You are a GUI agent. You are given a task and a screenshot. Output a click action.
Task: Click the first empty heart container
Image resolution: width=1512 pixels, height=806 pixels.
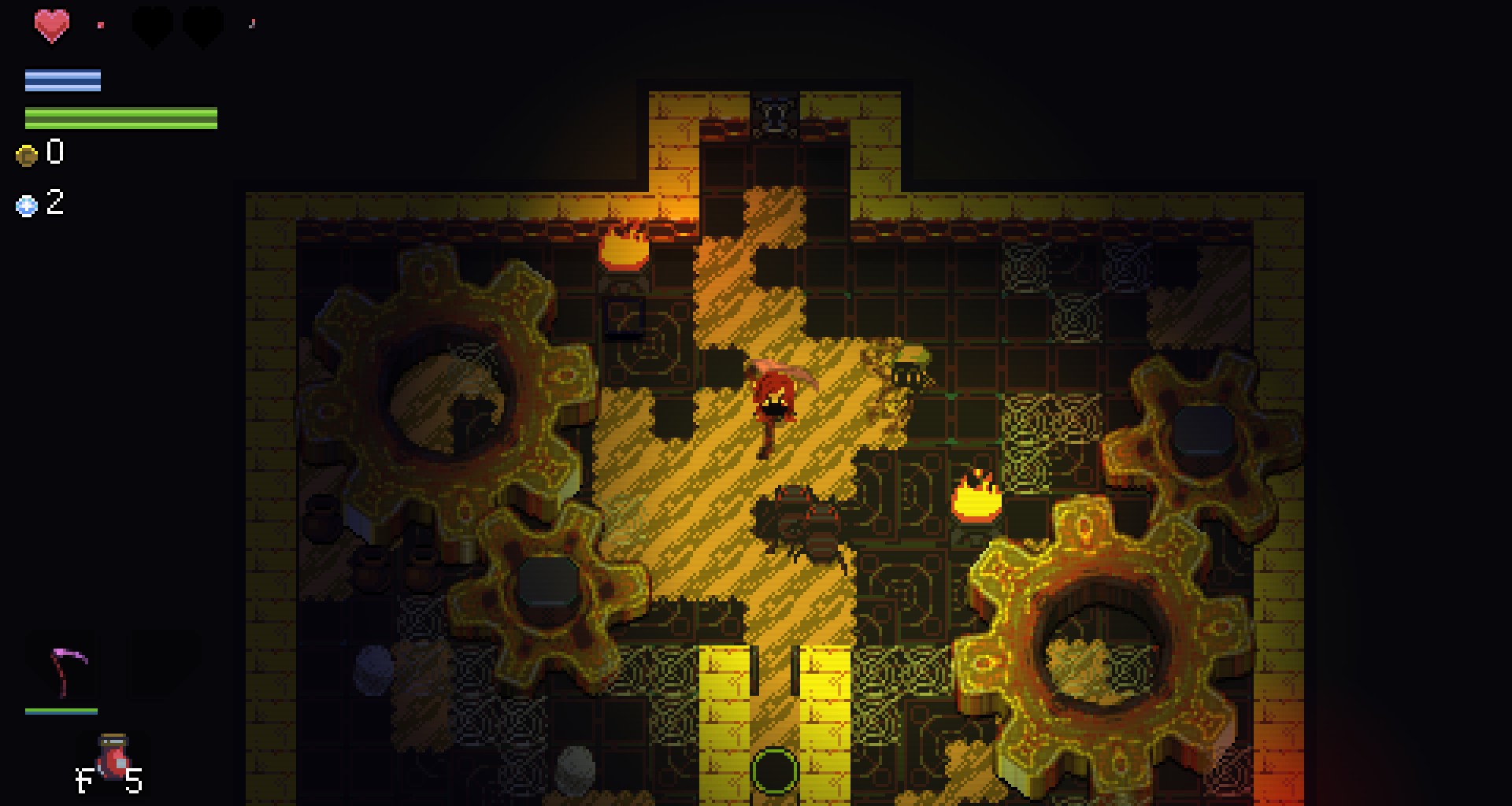150,26
